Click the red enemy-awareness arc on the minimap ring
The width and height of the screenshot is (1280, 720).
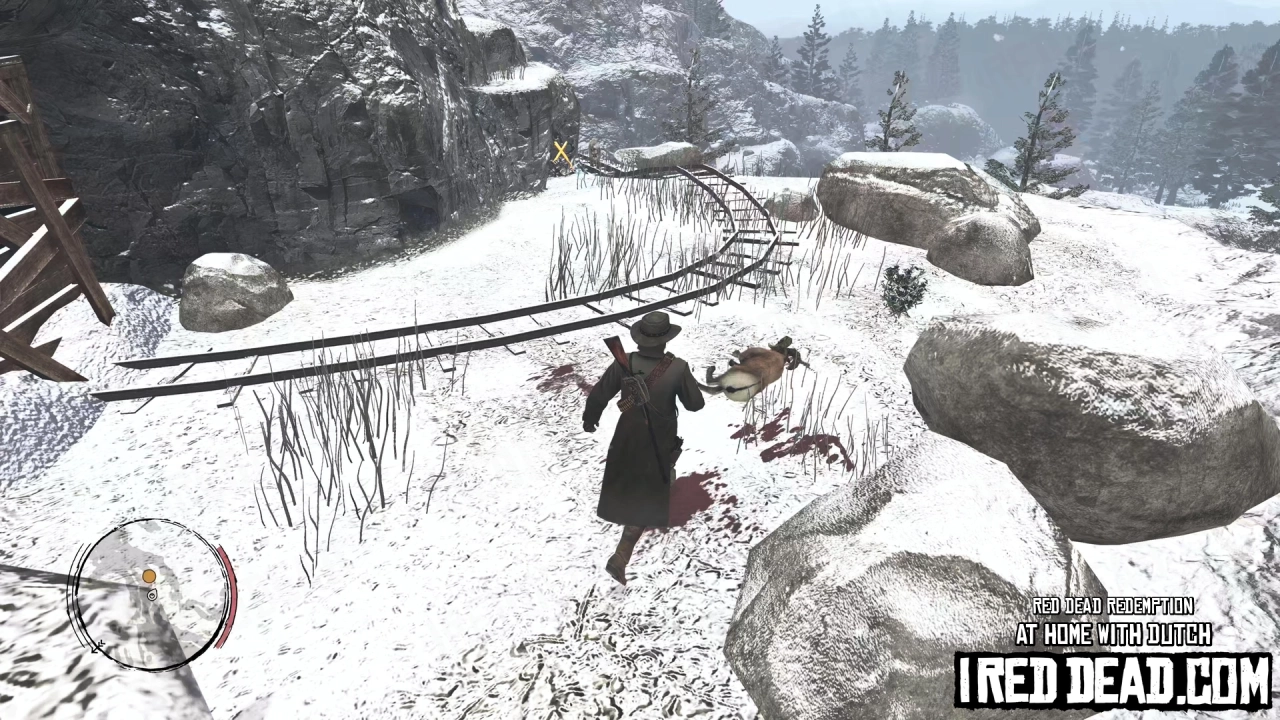tap(229, 594)
